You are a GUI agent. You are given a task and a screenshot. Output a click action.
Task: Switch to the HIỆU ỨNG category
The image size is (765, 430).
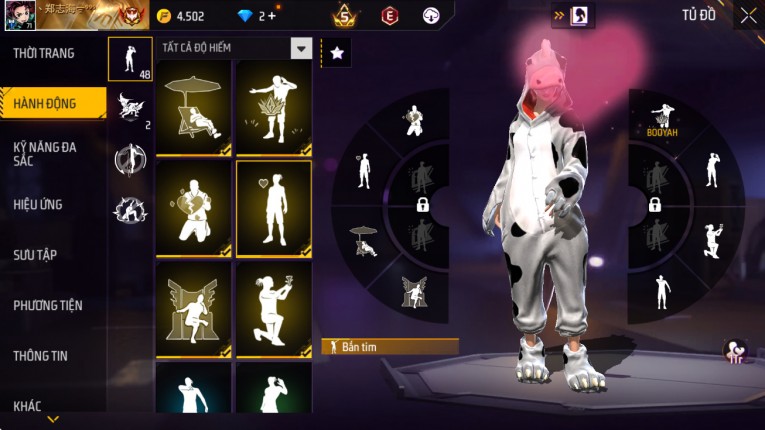coord(38,205)
